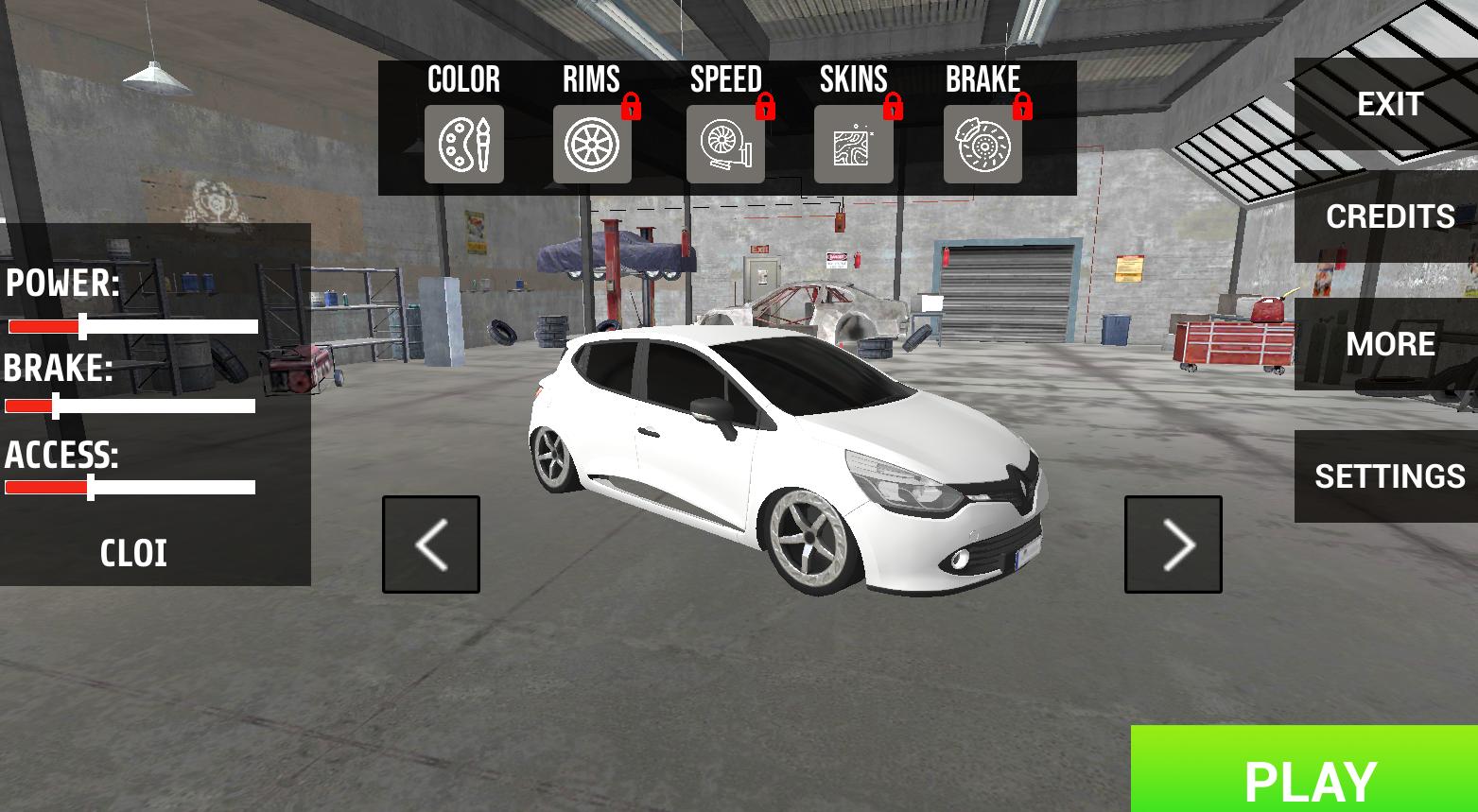Screen dimensions: 1478x812
Task: Start driving with the green Play button
Action: click(x=1309, y=777)
